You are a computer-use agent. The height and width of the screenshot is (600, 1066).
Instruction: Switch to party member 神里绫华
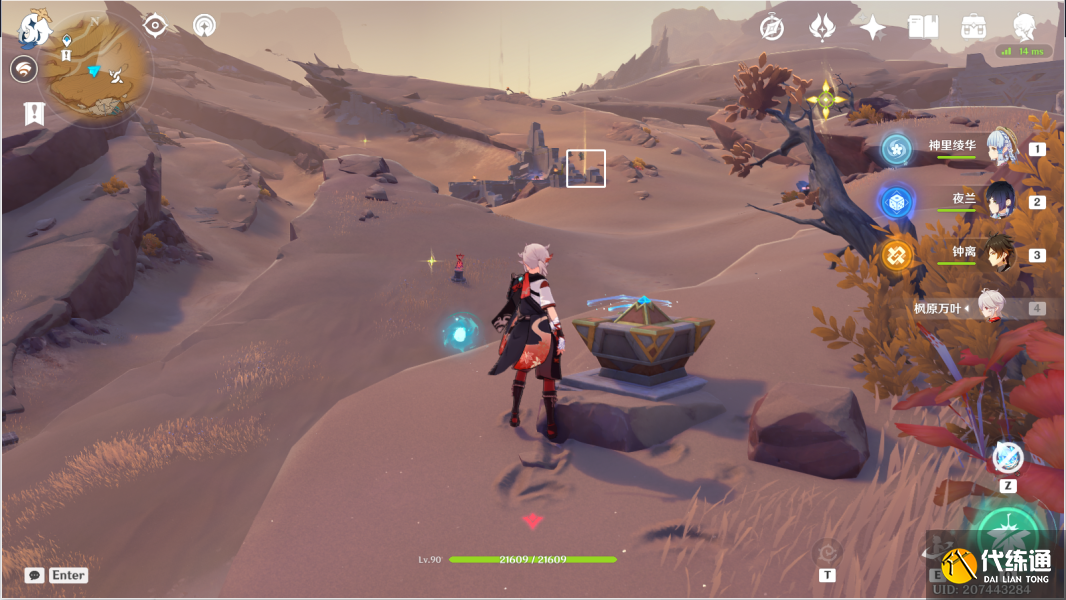(x=1000, y=148)
